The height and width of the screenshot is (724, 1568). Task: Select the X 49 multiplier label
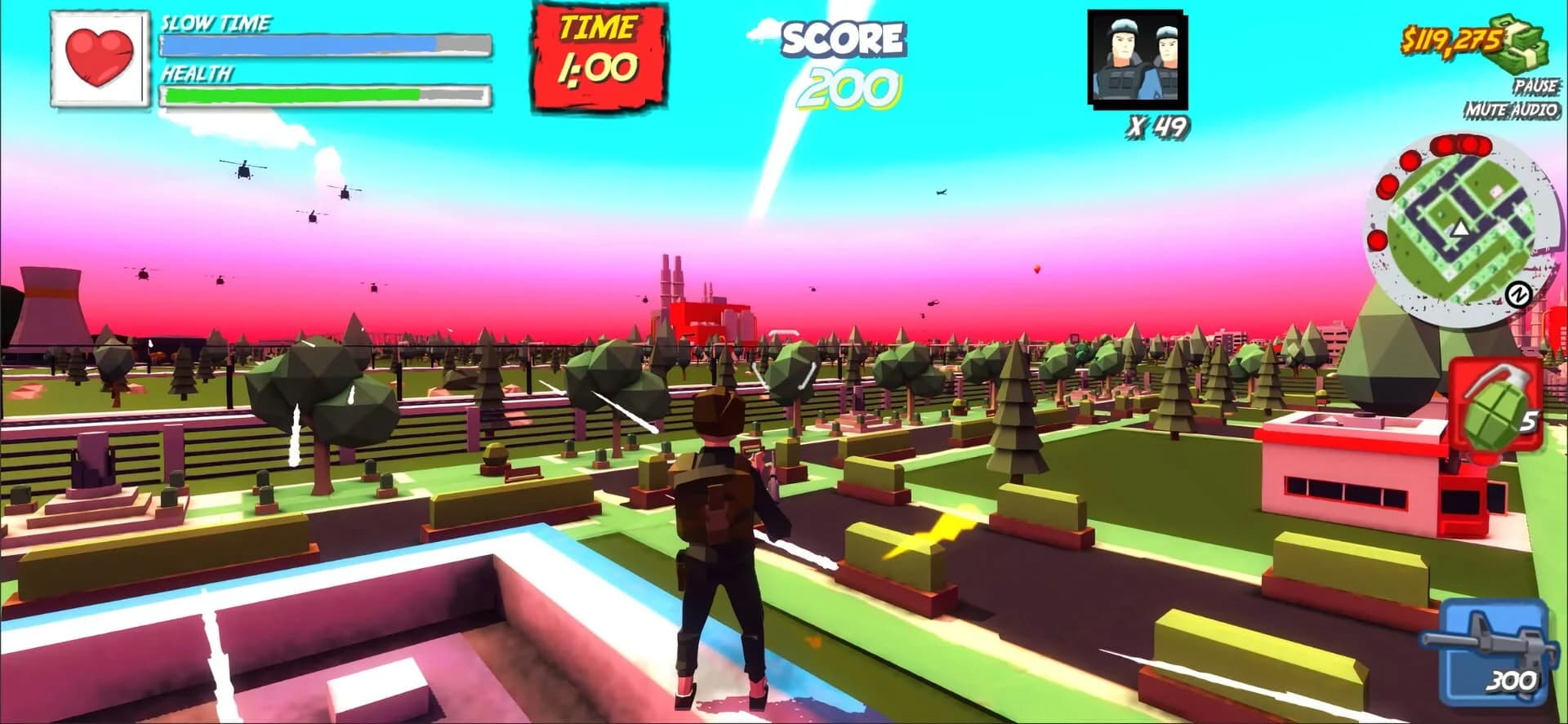(x=1157, y=124)
